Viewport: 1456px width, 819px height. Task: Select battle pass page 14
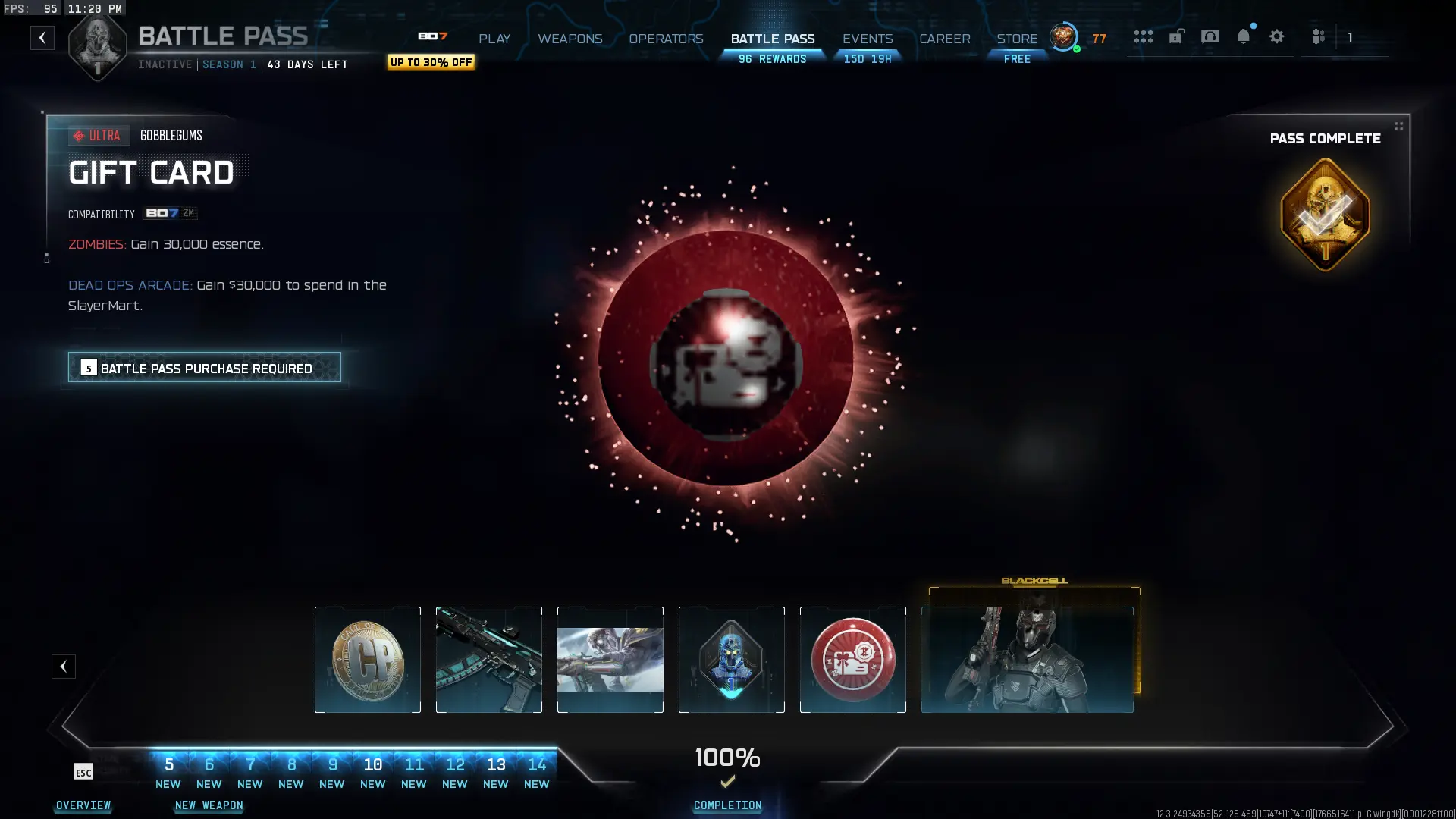tap(537, 764)
